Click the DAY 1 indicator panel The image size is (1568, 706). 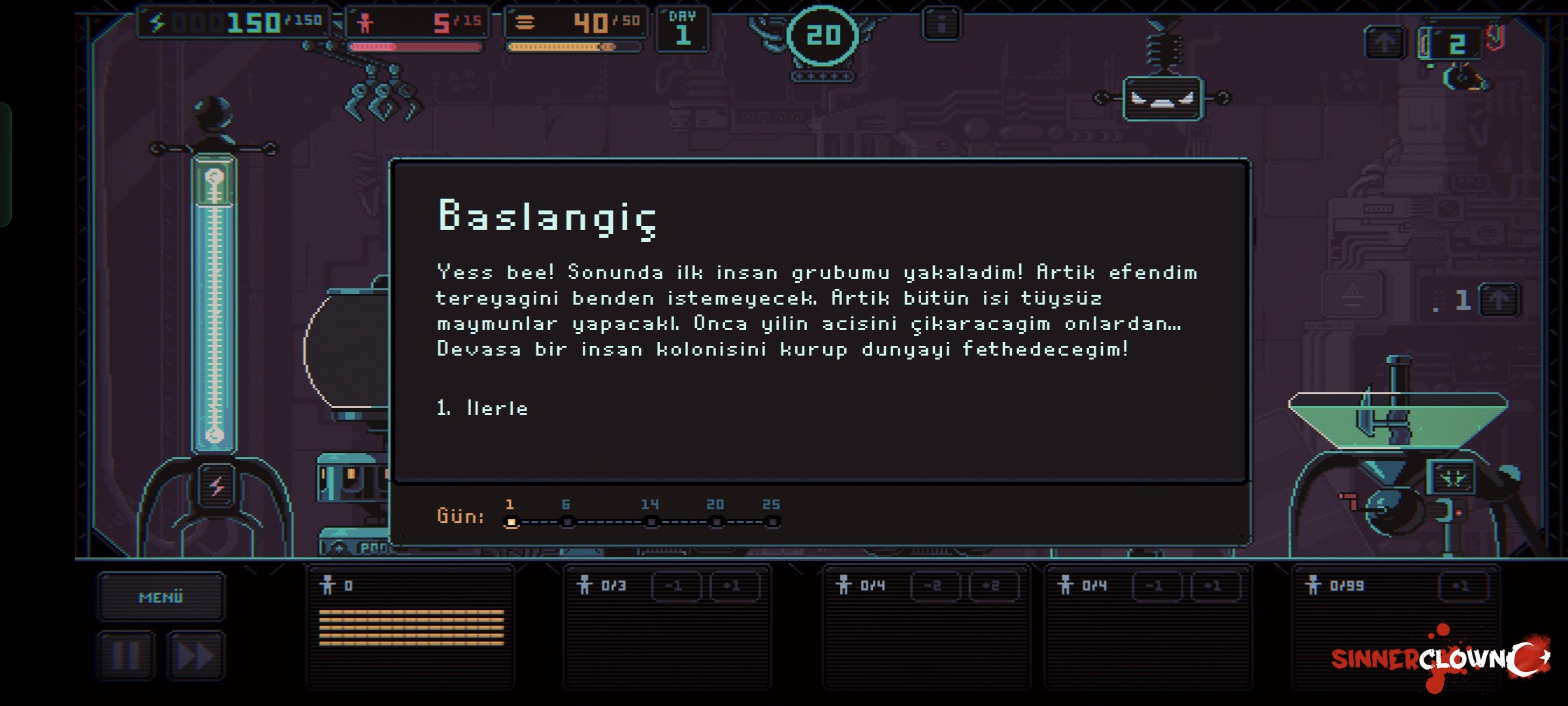(x=681, y=27)
